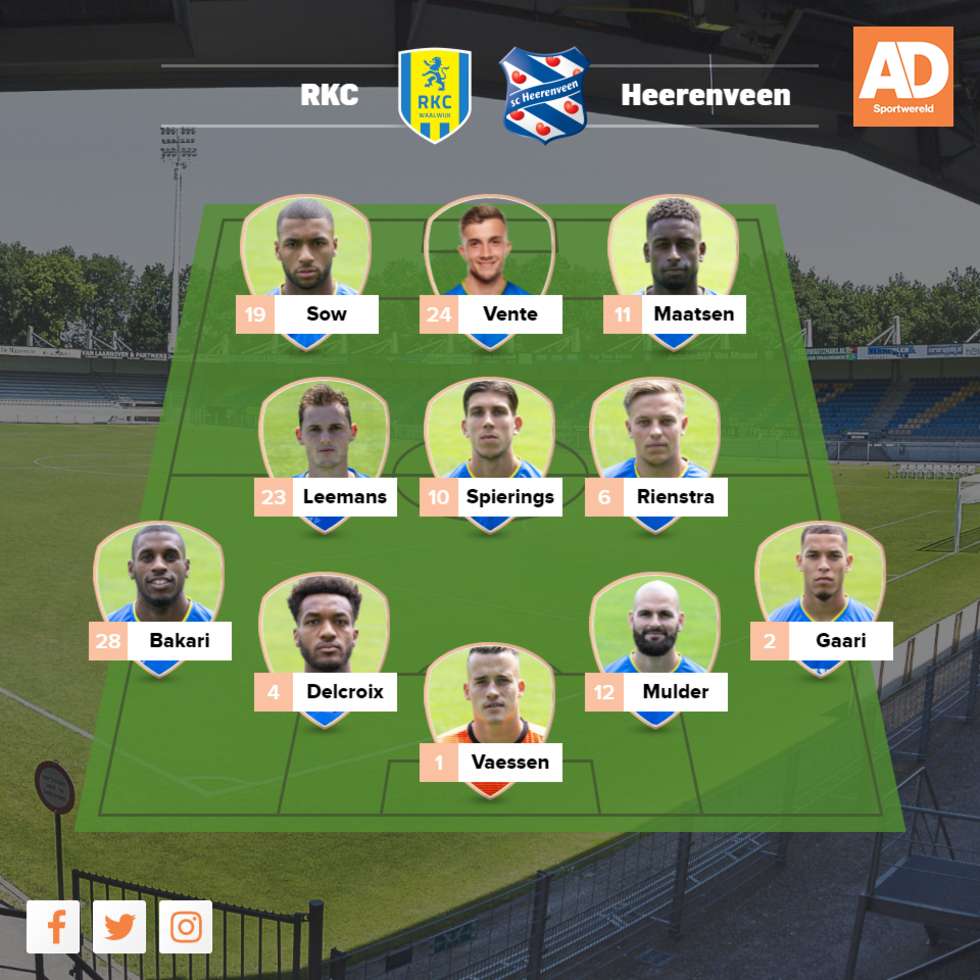Screen dimensions: 980x980
Task: Choose Vente's number 24 card
Action: coord(490,270)
